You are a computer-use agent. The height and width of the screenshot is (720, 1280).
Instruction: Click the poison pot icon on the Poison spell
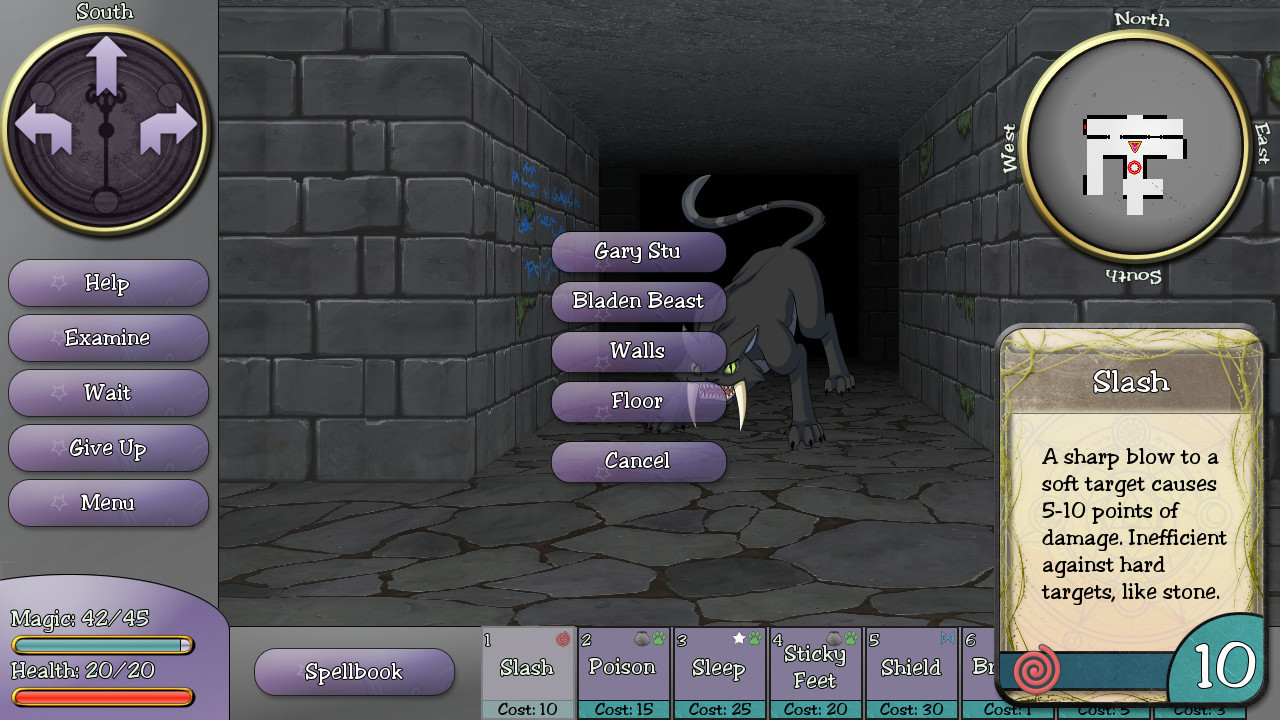coord(641,637)
